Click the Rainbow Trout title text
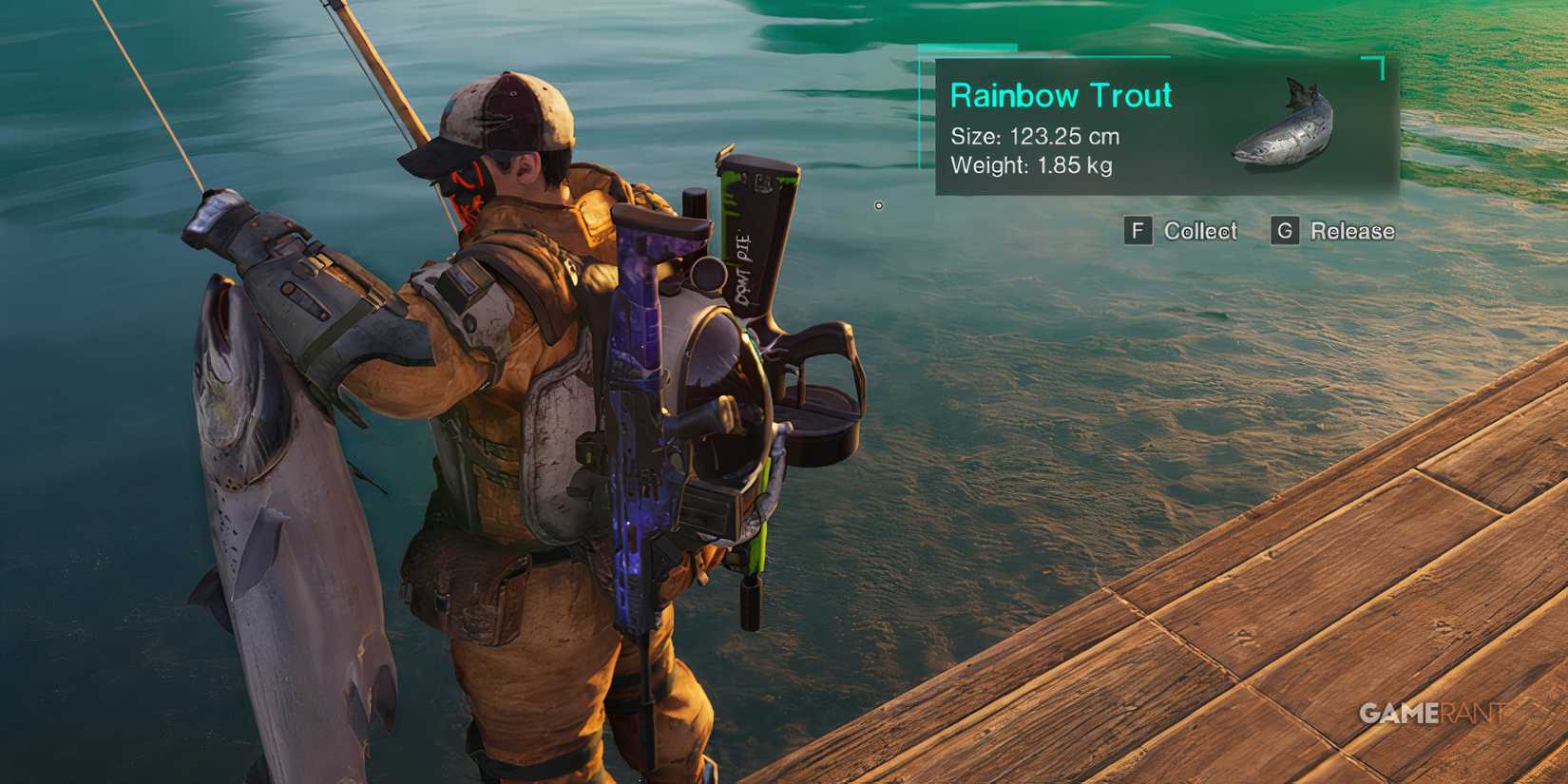This screenshot has width=1568, height=784. pyautogui.click(x=1061, y=95)
